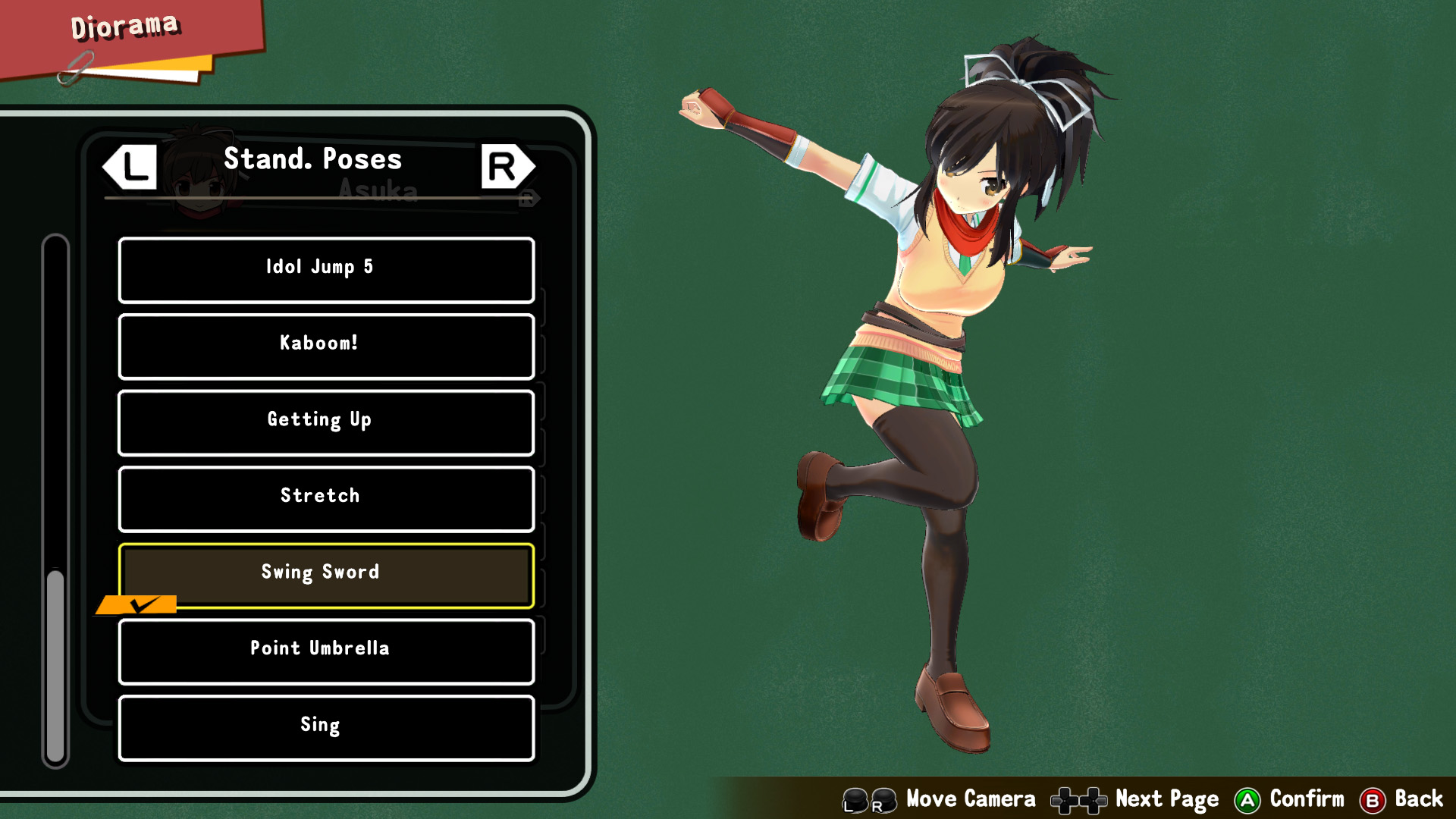The height and width of the screenshot is (819, 1456).
Task: Select the Swing Sword pose
Action: (326, 575)
